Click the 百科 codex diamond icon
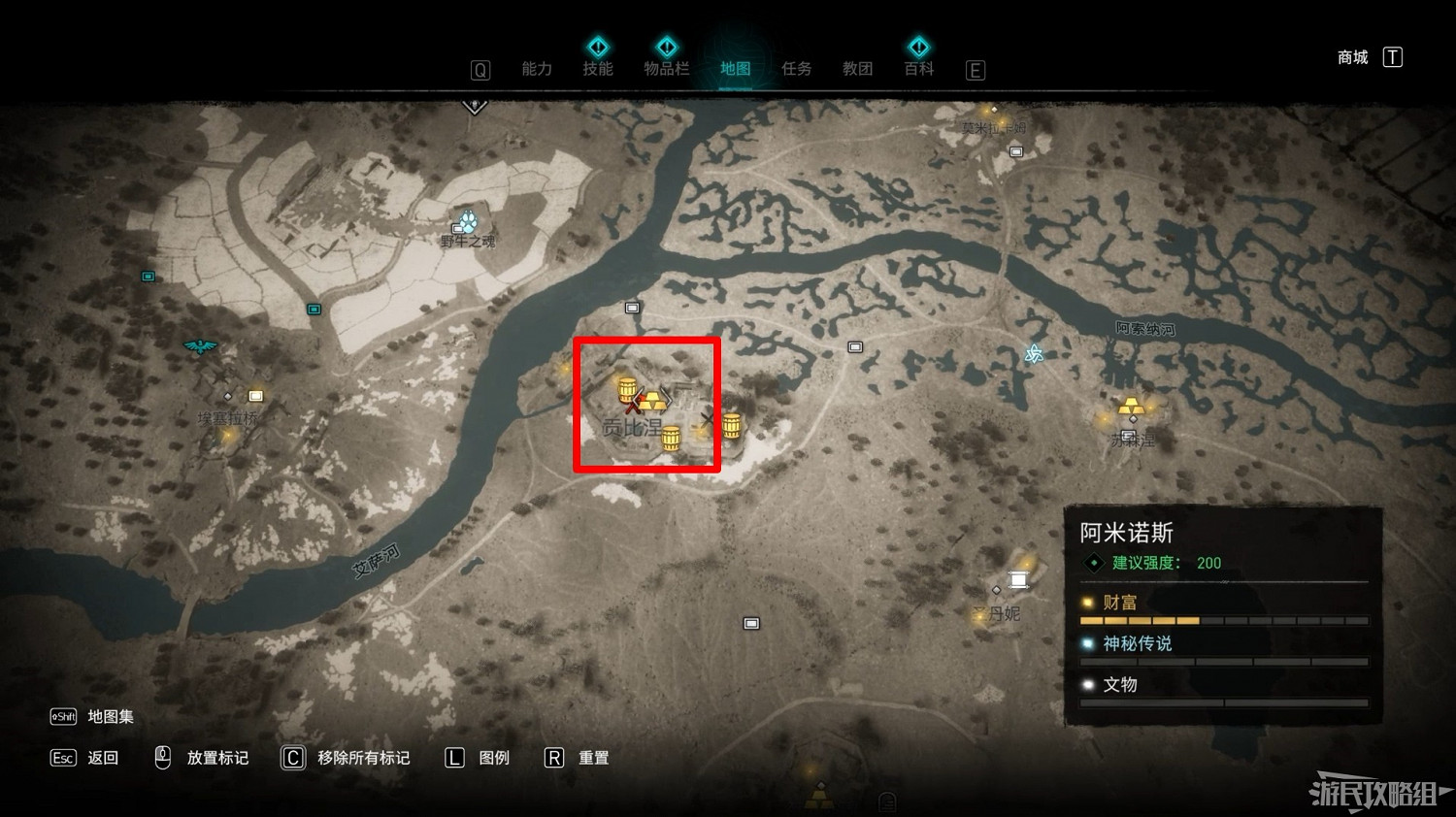This screenshot has height=817, width=1456. (918, 46)
